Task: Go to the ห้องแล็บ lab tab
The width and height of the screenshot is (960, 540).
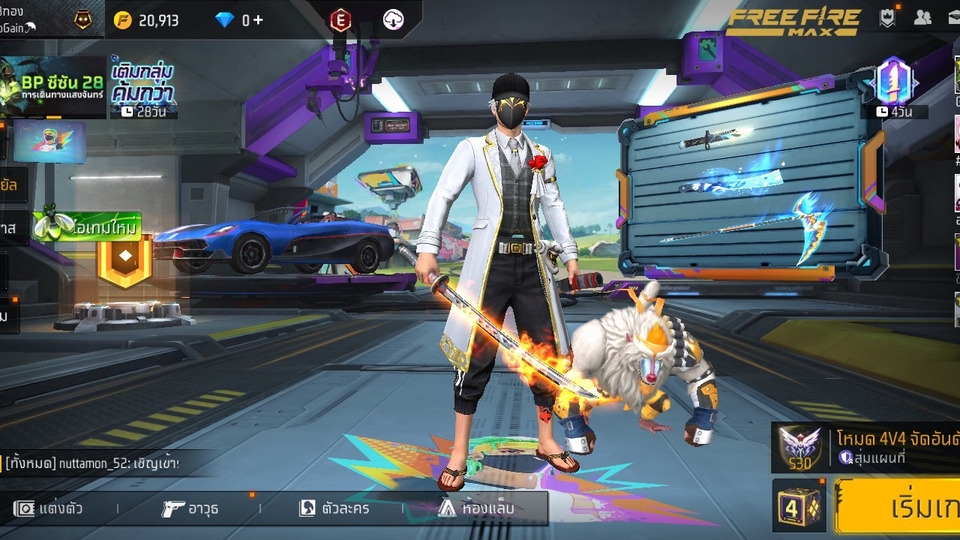Action: coord(476,508)
